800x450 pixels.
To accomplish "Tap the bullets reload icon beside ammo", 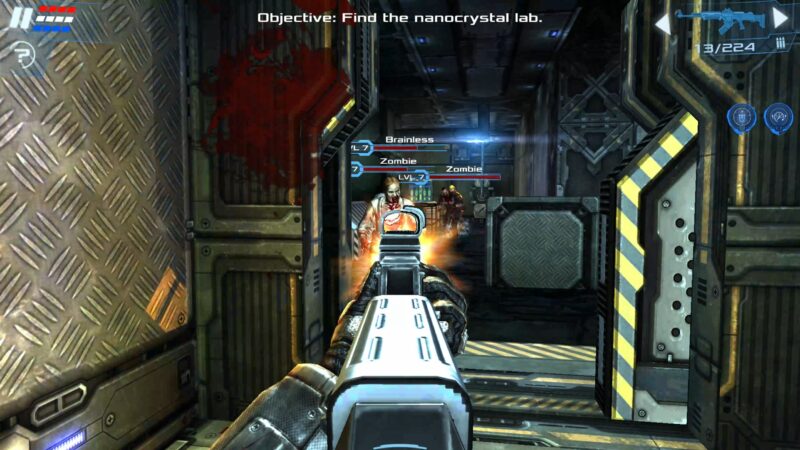I will tap(780, 44).
